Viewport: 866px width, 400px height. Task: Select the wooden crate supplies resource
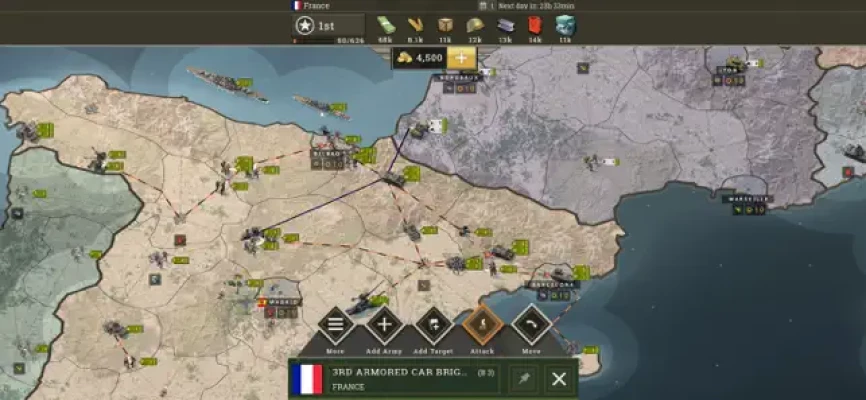[445, 25]
